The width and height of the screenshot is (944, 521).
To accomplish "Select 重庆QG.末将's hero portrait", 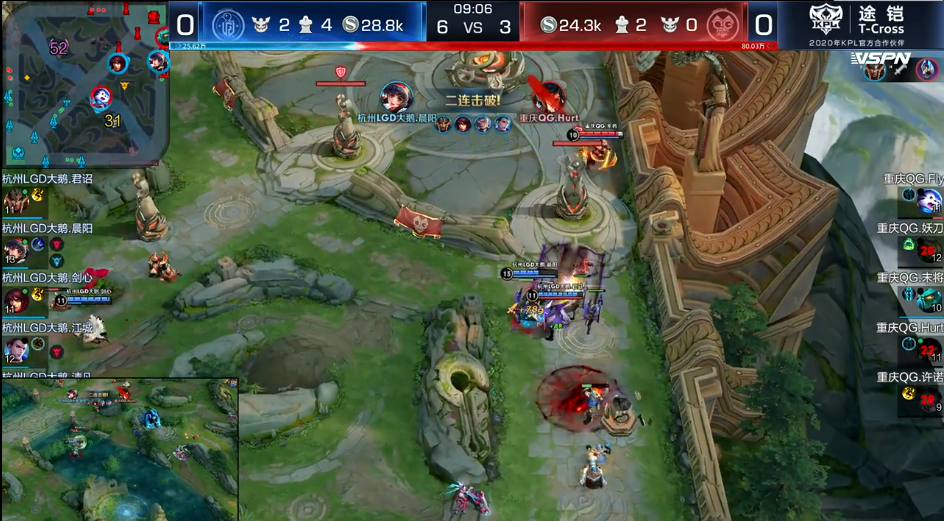I will point(930,299).
